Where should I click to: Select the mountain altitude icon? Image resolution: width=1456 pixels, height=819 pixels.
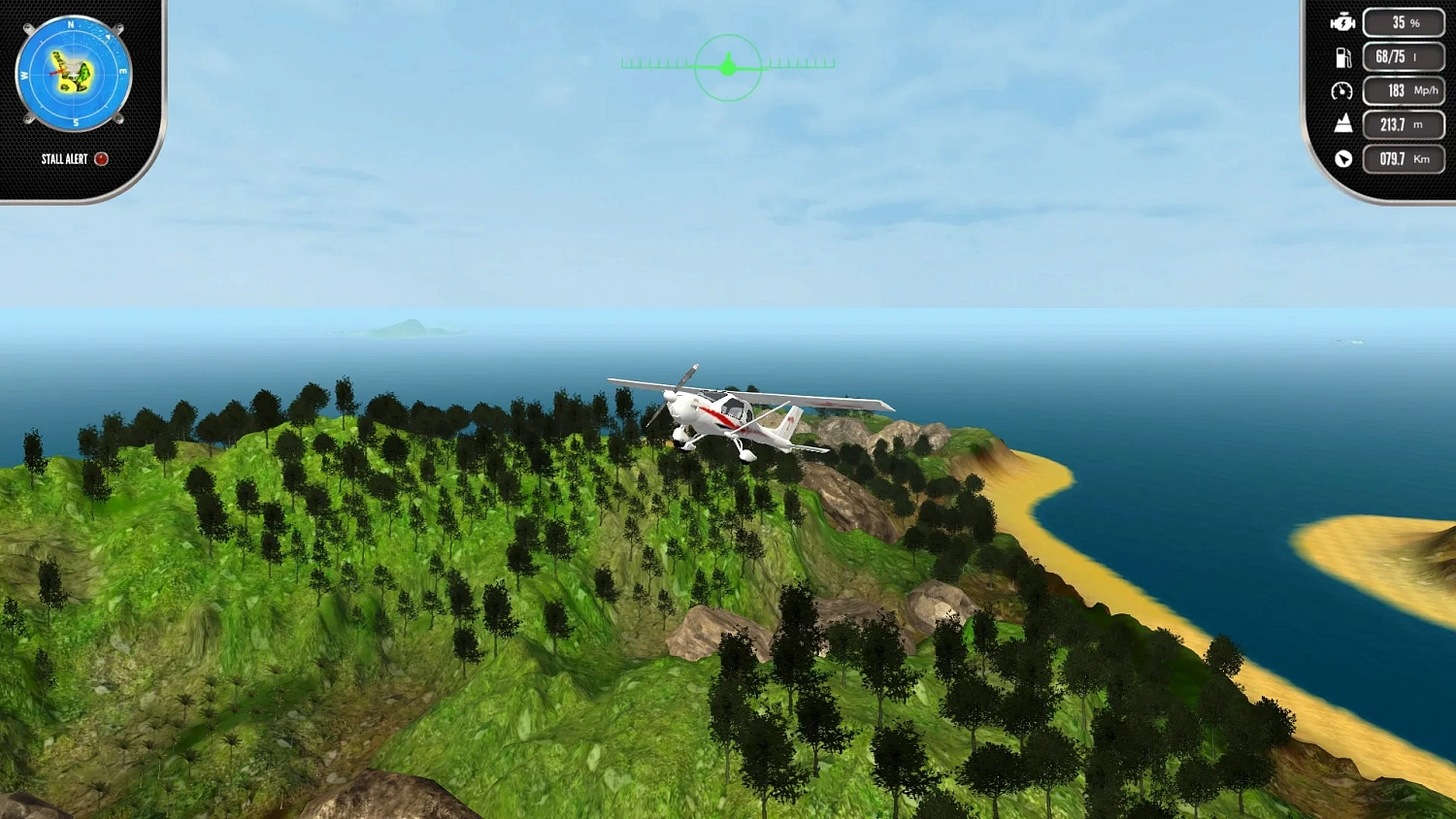[1342, 124]
